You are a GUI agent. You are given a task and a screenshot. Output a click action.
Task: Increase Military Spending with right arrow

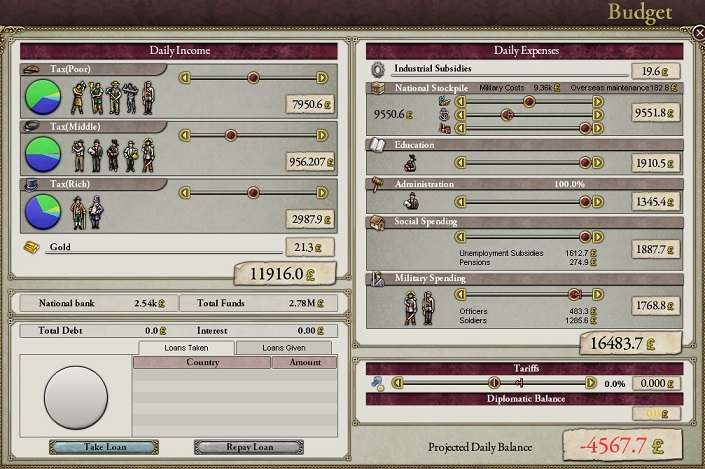pyautogui.click(x=598, y=294)
